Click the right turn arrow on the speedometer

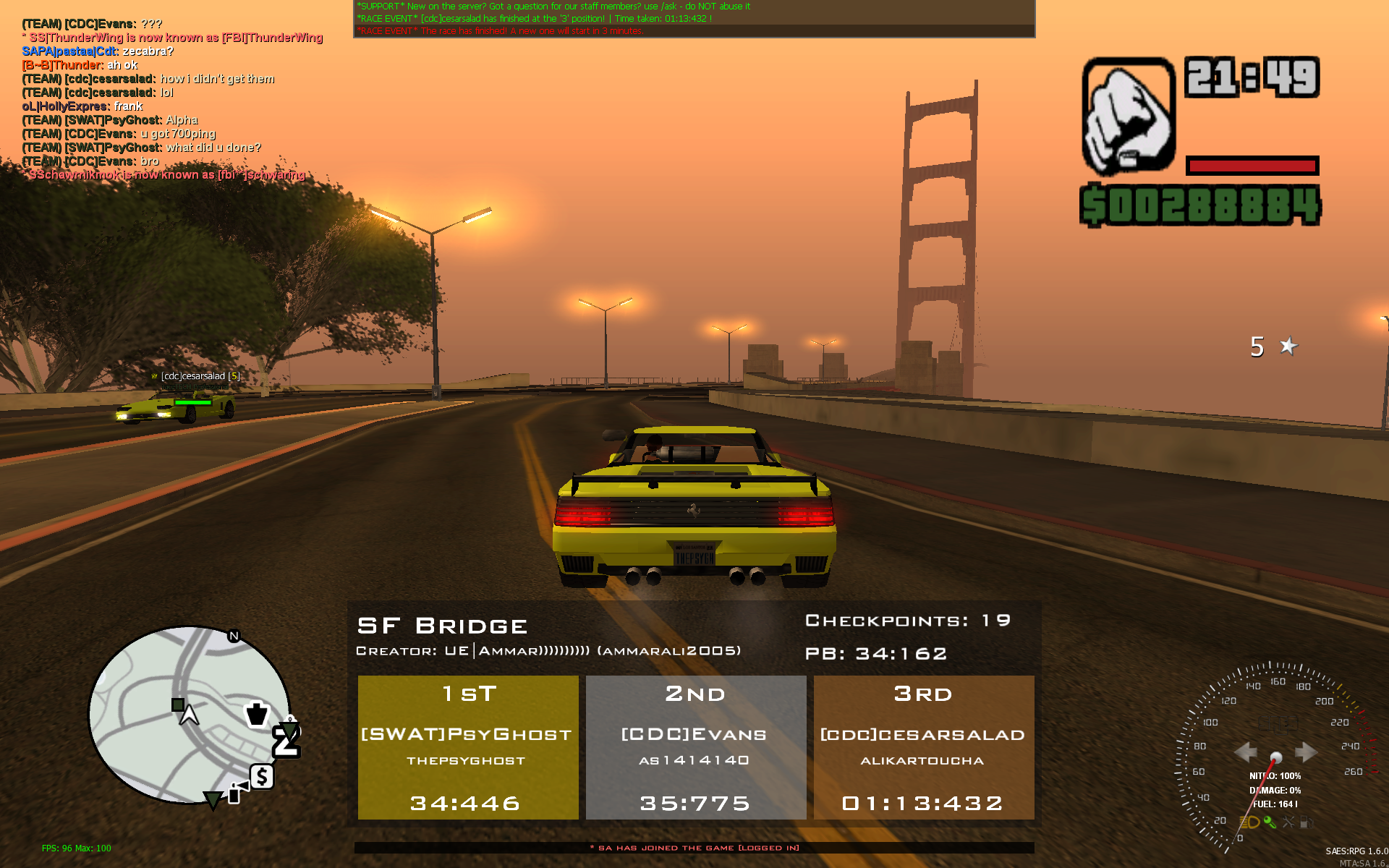1307,752
